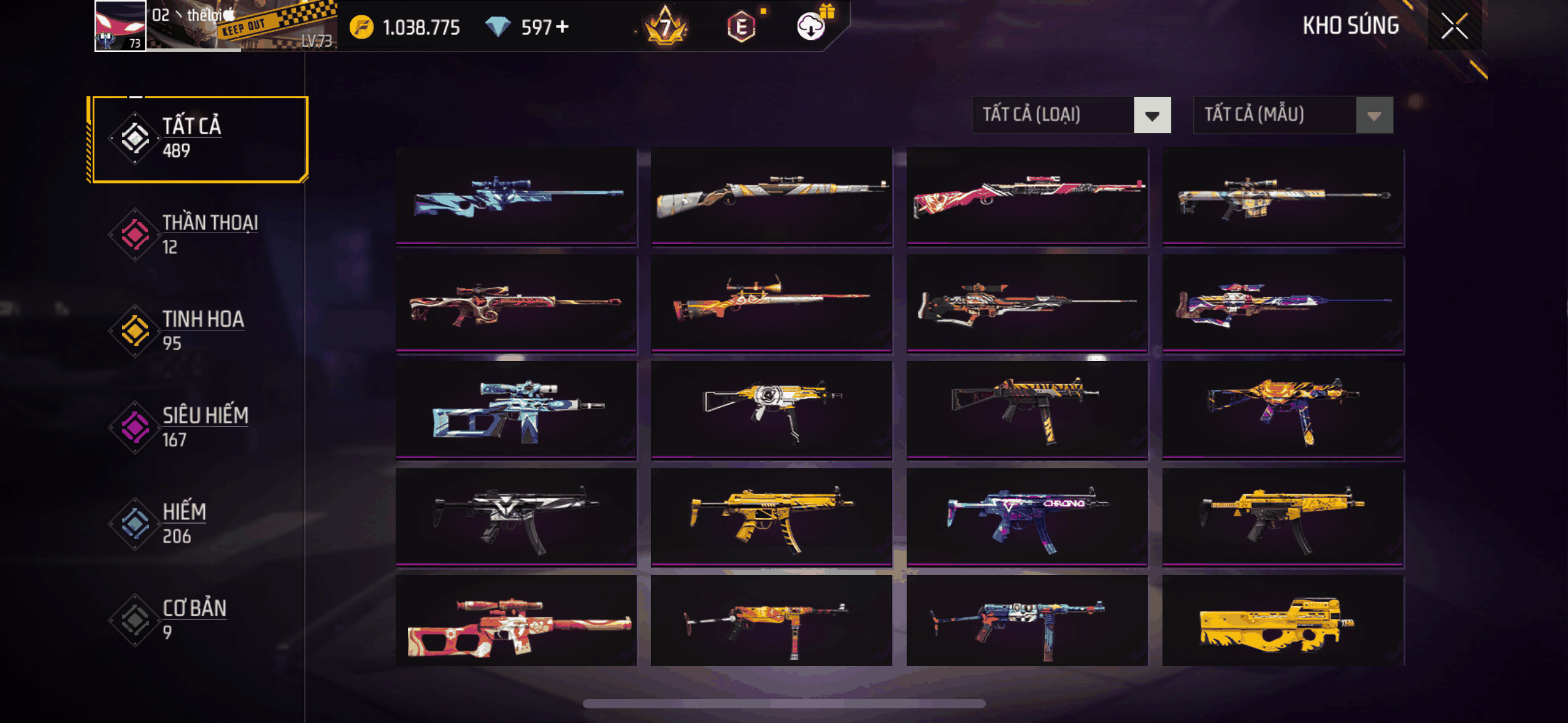Open the TẤT CẢ (LOẠI) dropdown

[x=1071, y=115]
